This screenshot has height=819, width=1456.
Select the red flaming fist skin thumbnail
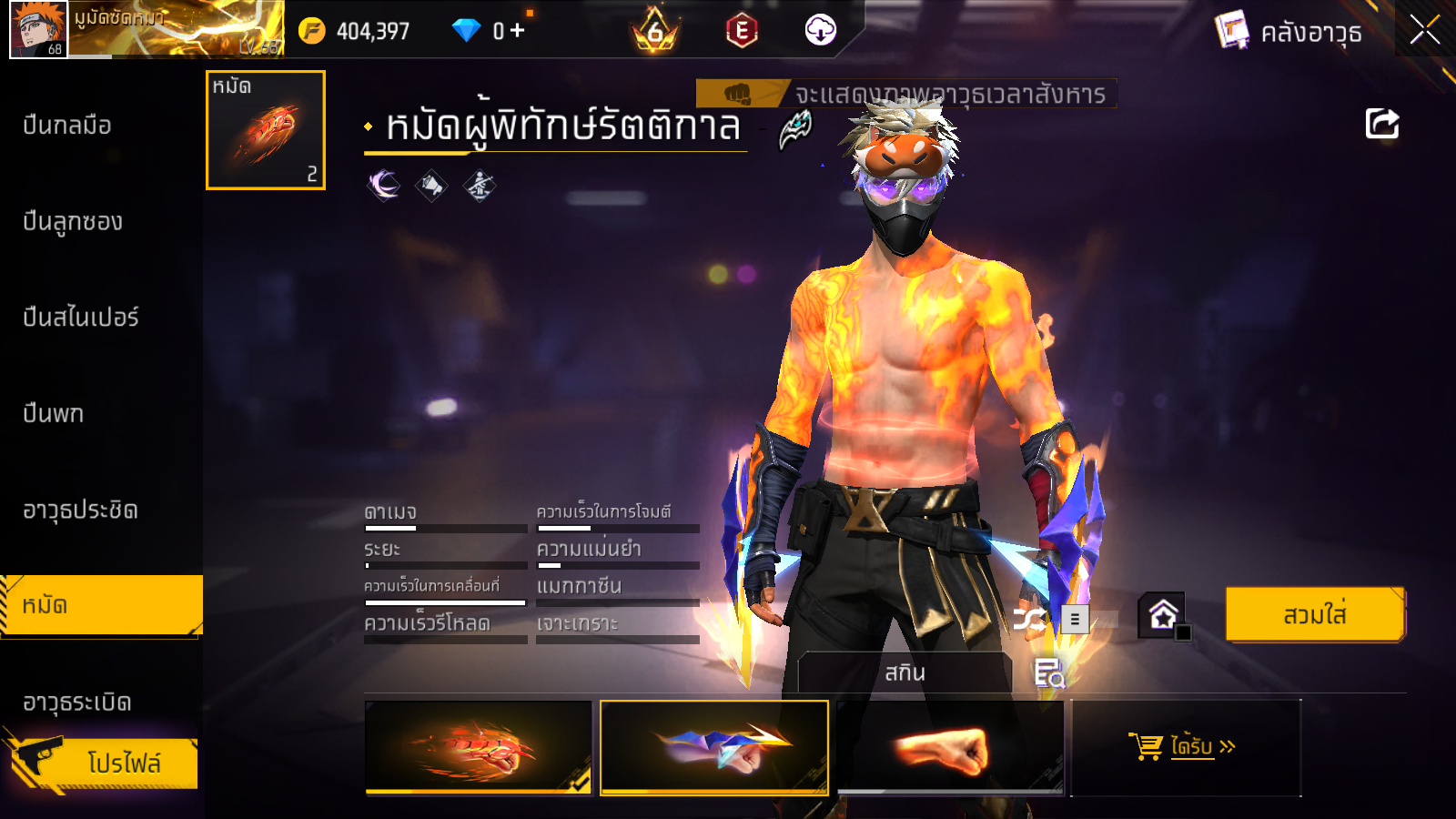479,747
